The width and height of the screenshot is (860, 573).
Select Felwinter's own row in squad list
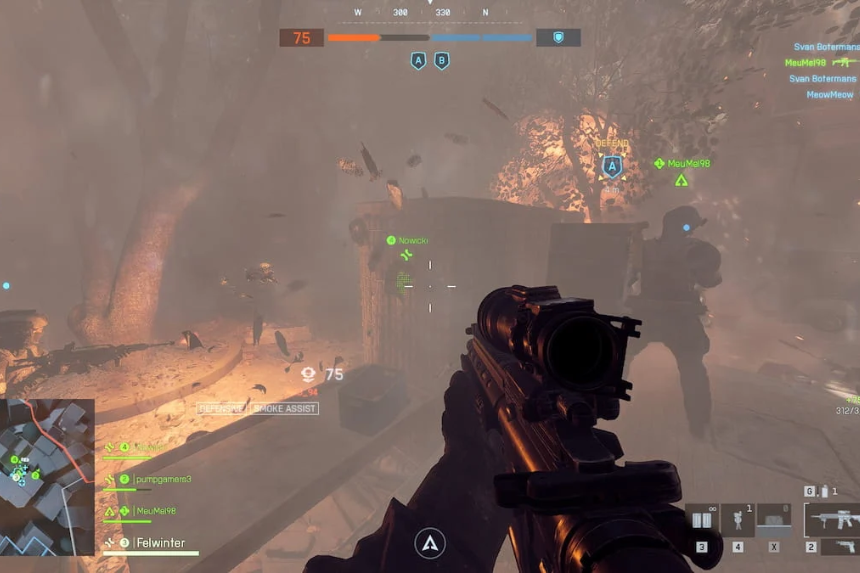tap(160, 543)
